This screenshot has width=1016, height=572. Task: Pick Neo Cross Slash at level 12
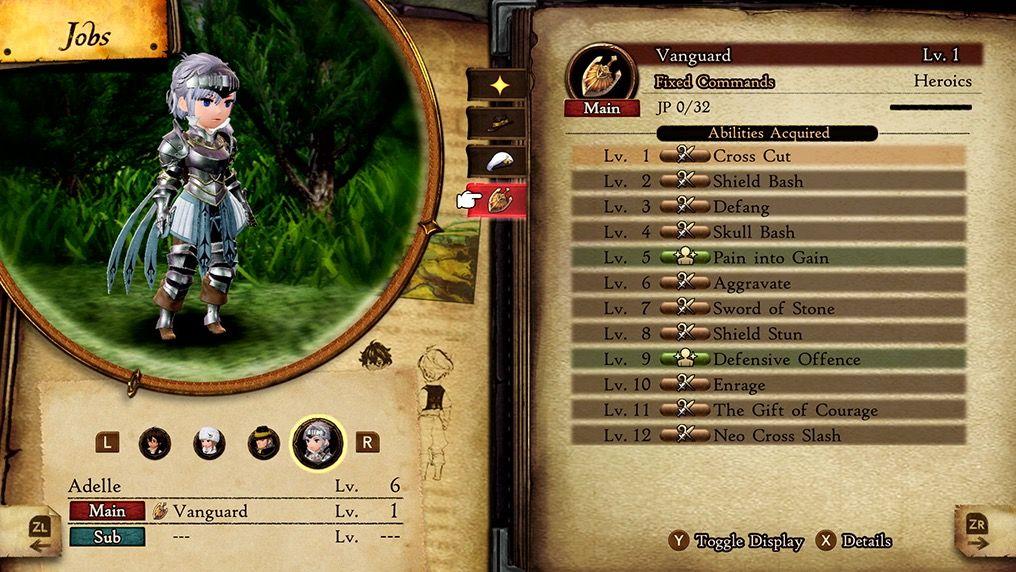[x=768, y=435]
